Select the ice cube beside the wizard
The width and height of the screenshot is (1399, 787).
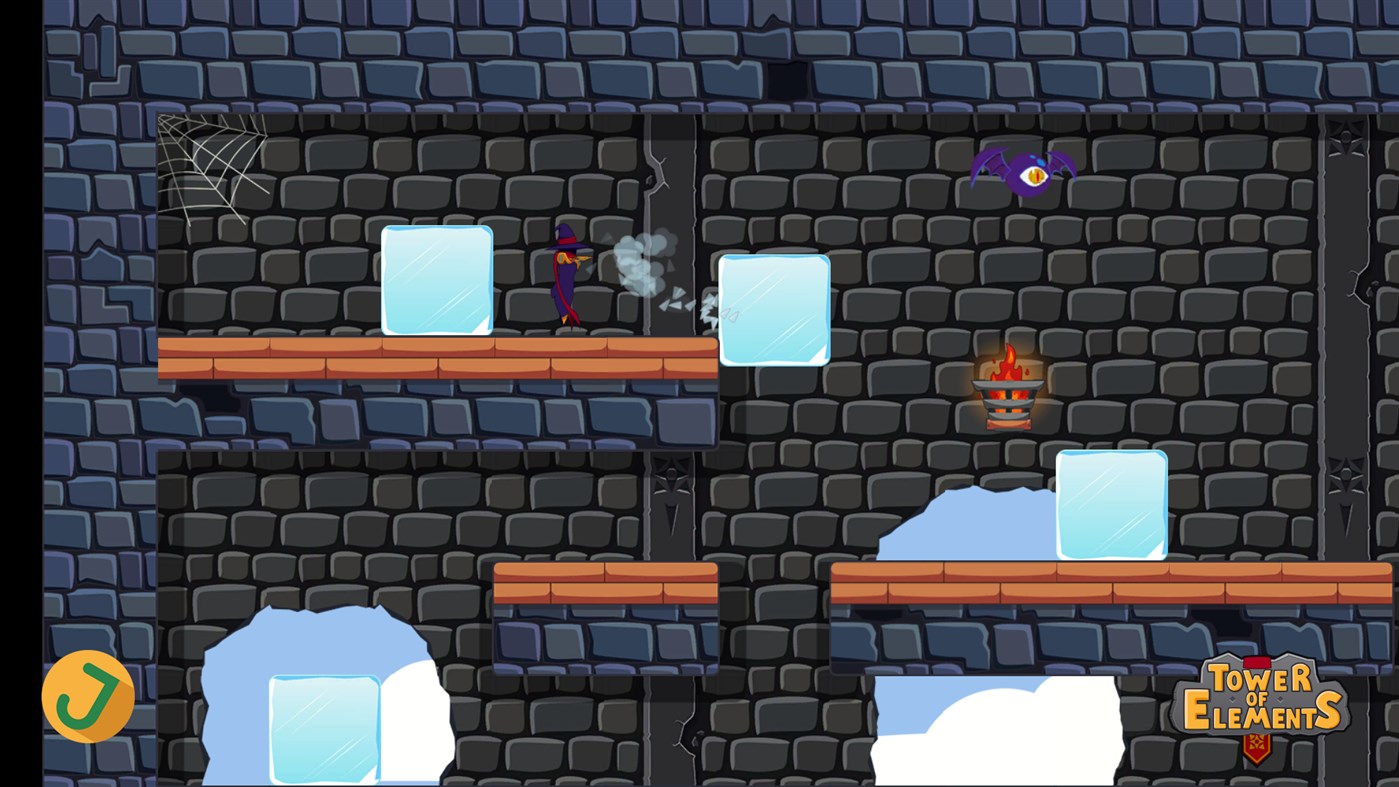tap(437, 280)
